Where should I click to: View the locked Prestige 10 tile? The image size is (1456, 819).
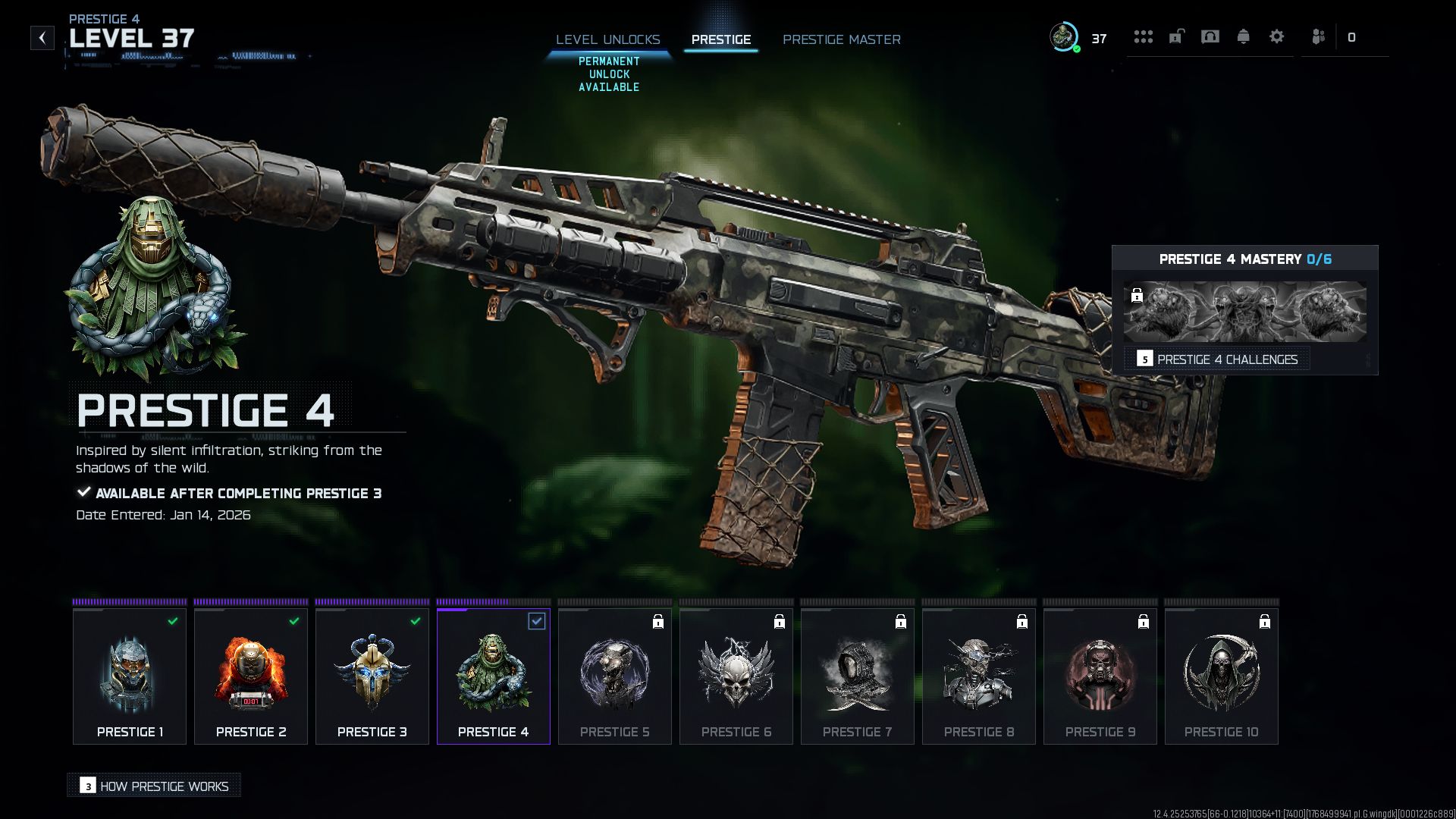point(1222,676)
